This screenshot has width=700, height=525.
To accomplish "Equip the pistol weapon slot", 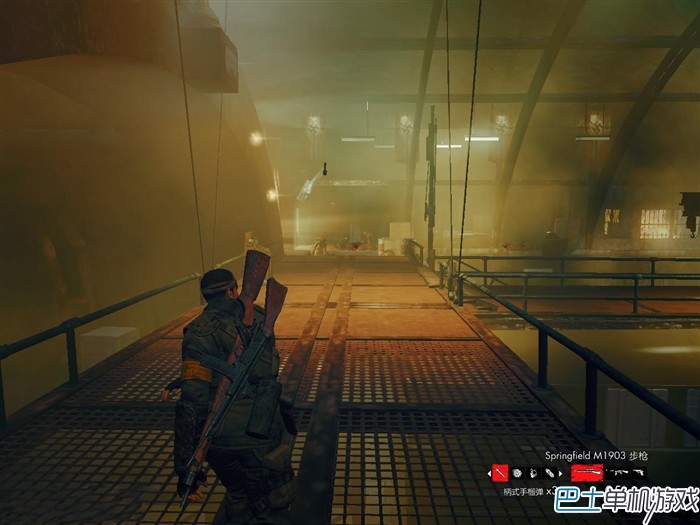I will tap(638, 472).
